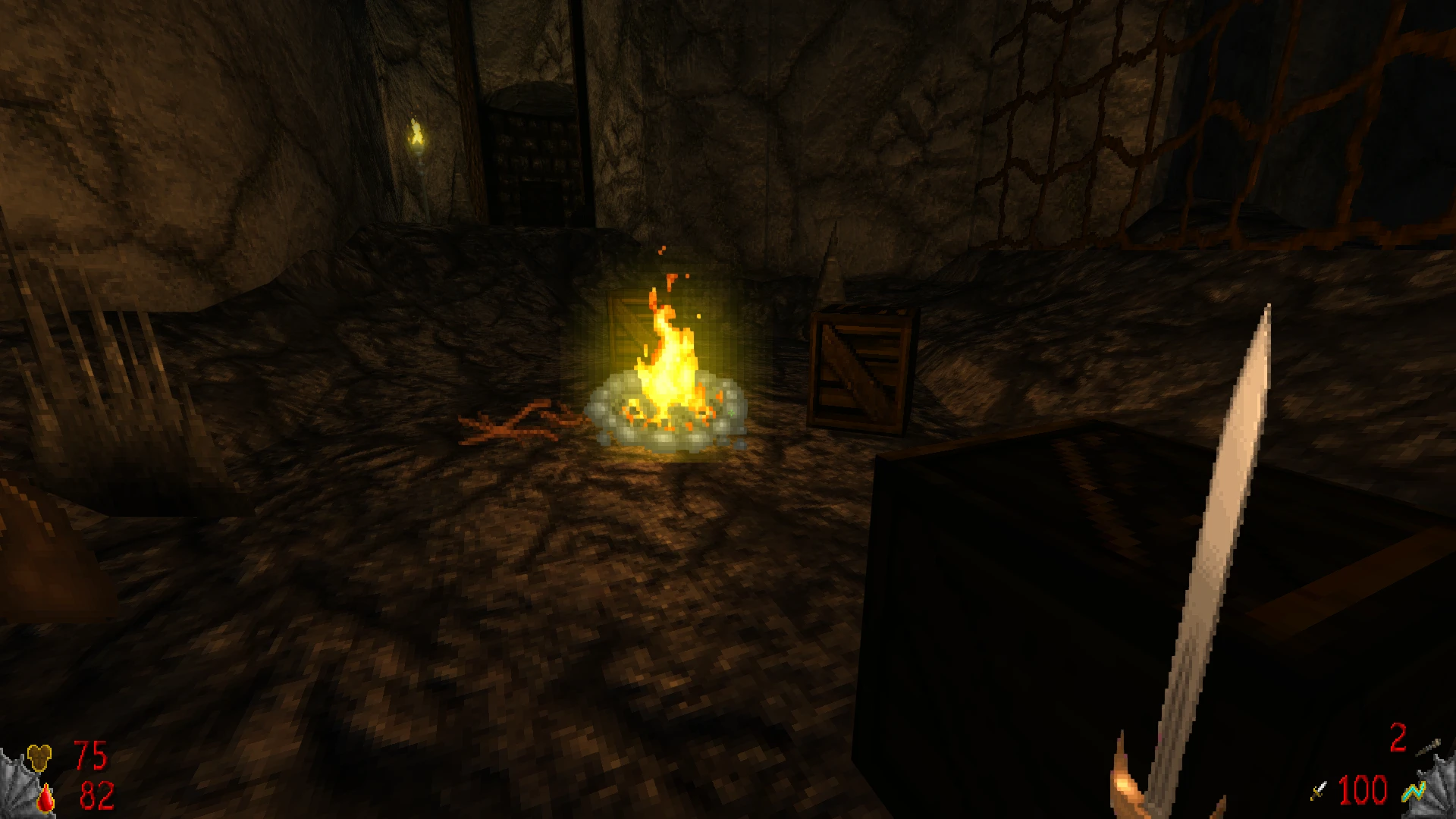Click the throwing dart ammo icon

(x=1428, y=746)
